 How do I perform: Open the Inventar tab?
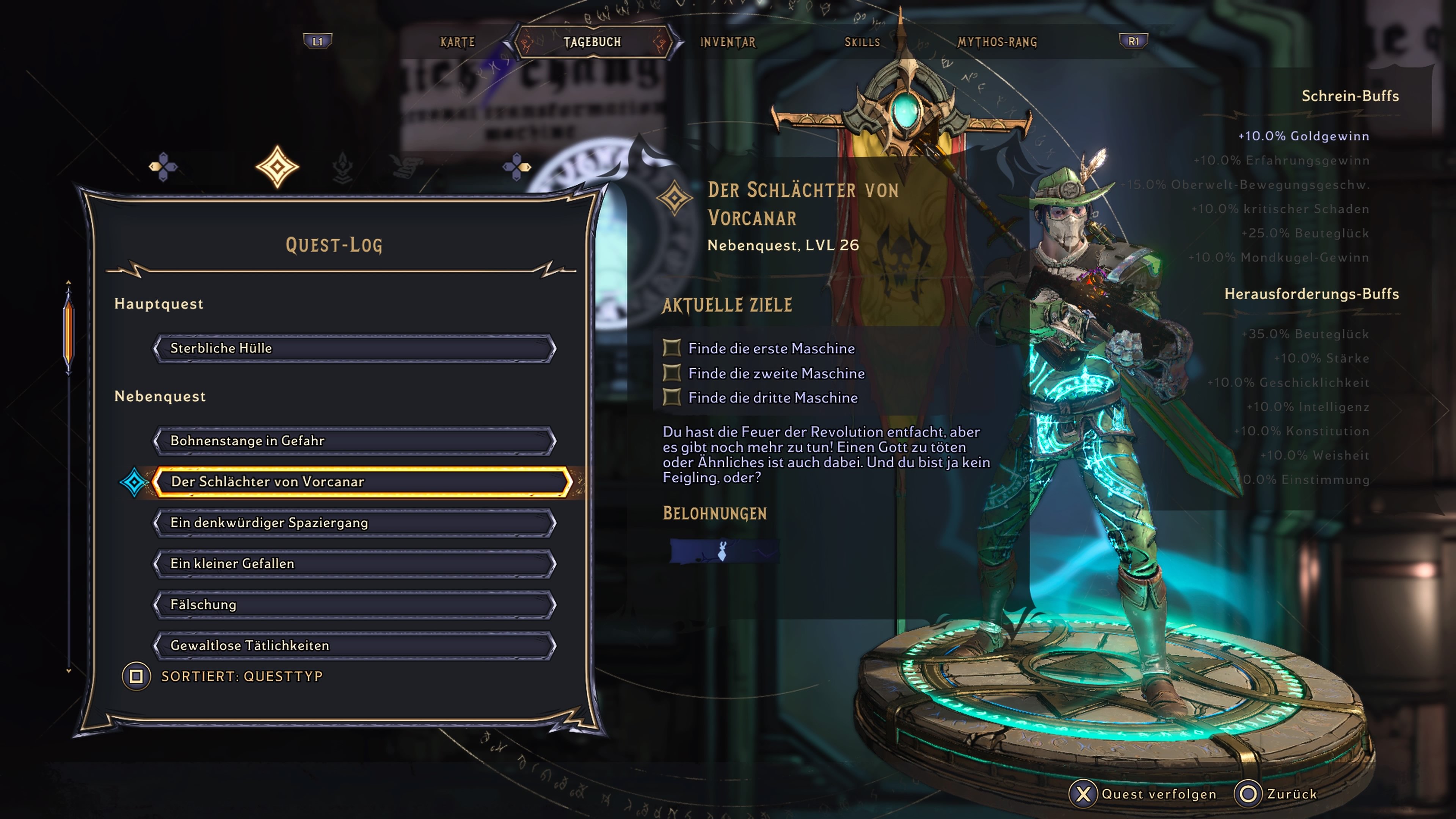pos(728,42)
